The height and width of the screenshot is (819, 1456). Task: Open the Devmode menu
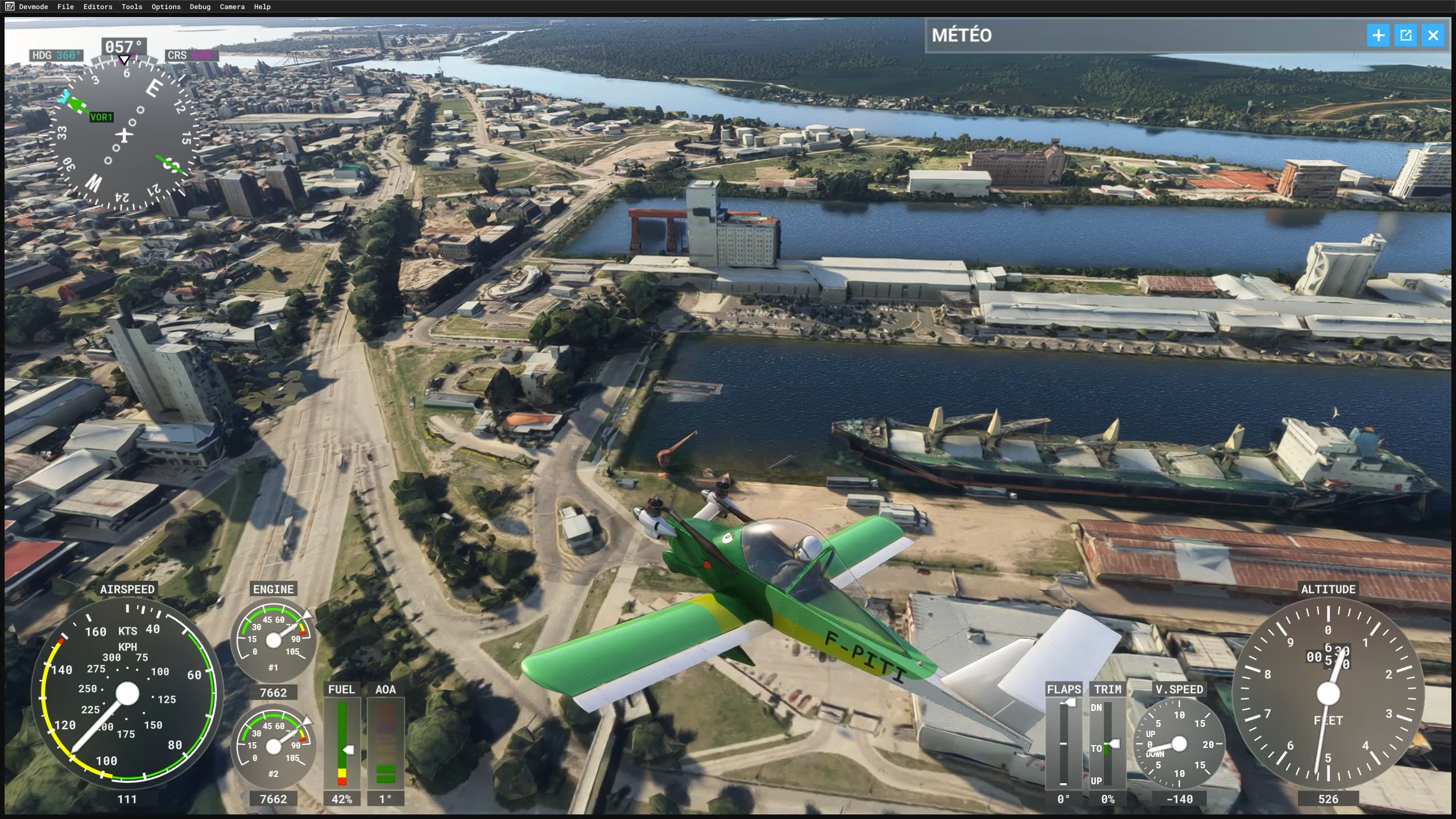(33, 7)
